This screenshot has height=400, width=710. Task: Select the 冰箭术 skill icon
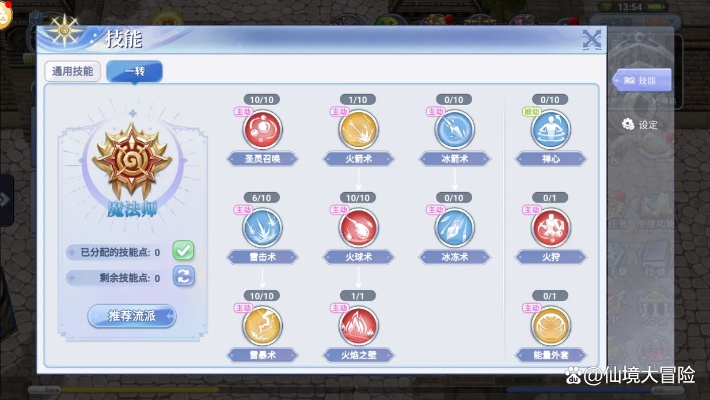pos(453,130)
